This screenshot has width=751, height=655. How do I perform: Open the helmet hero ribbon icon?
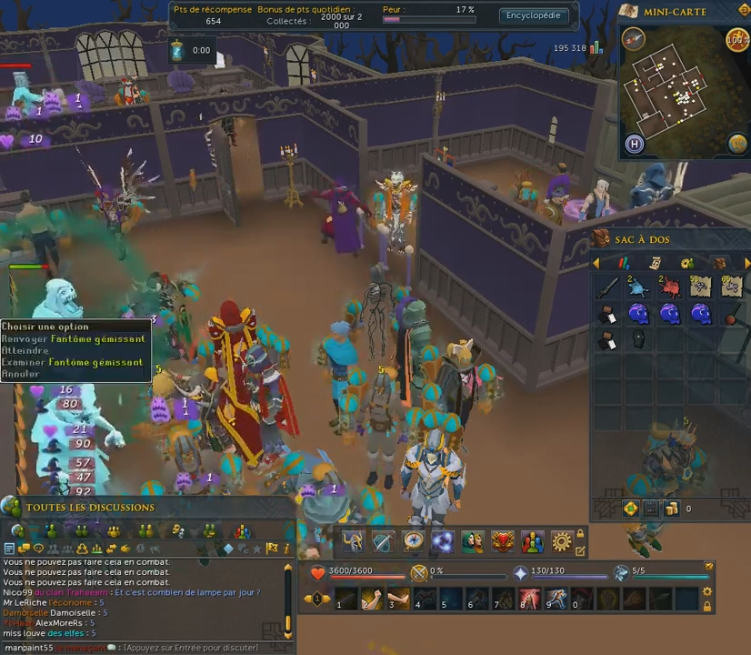coord(352,541)
